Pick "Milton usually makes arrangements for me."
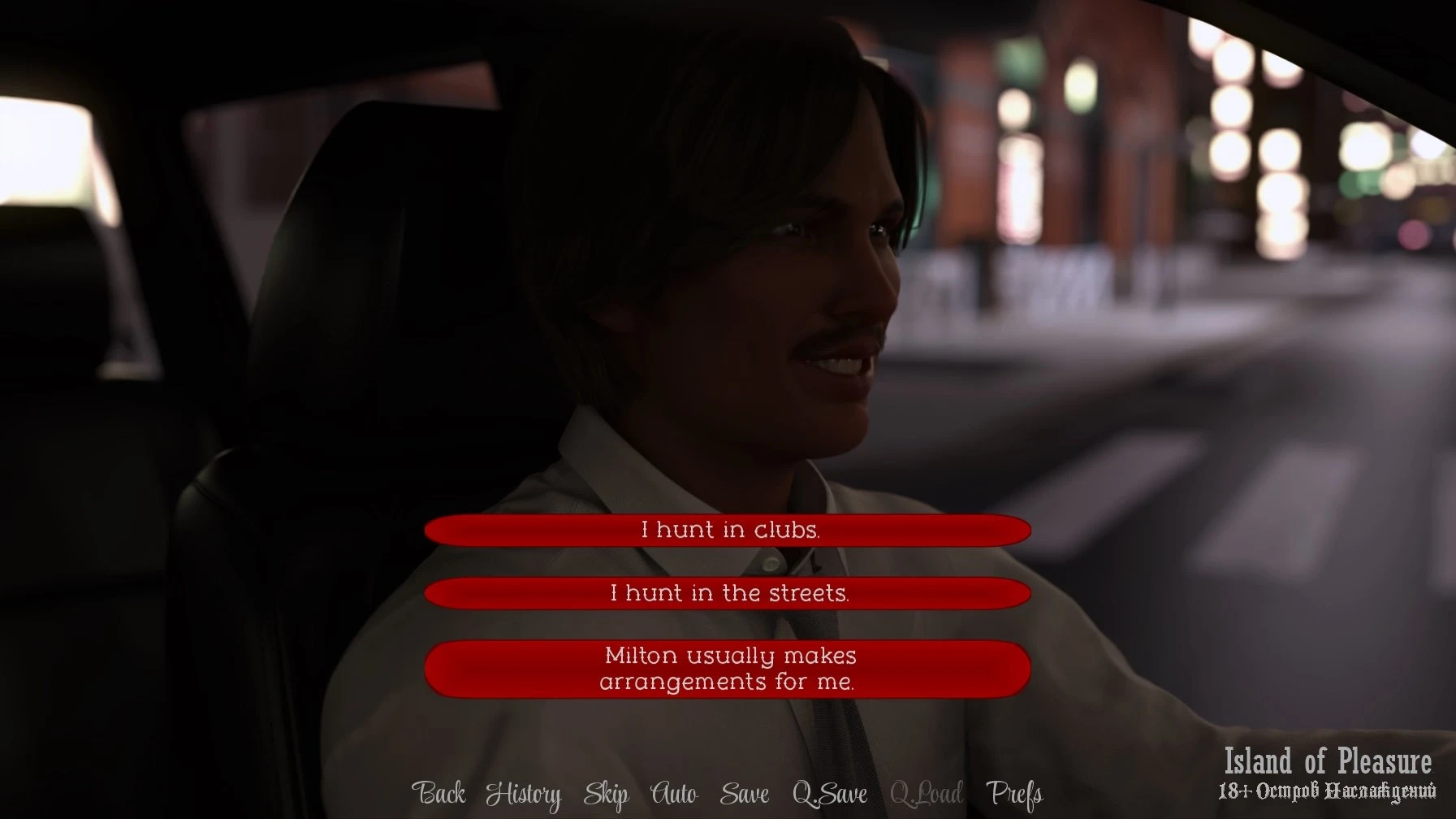The height and width of the screenshot is (819, 1456). [728, 669]
